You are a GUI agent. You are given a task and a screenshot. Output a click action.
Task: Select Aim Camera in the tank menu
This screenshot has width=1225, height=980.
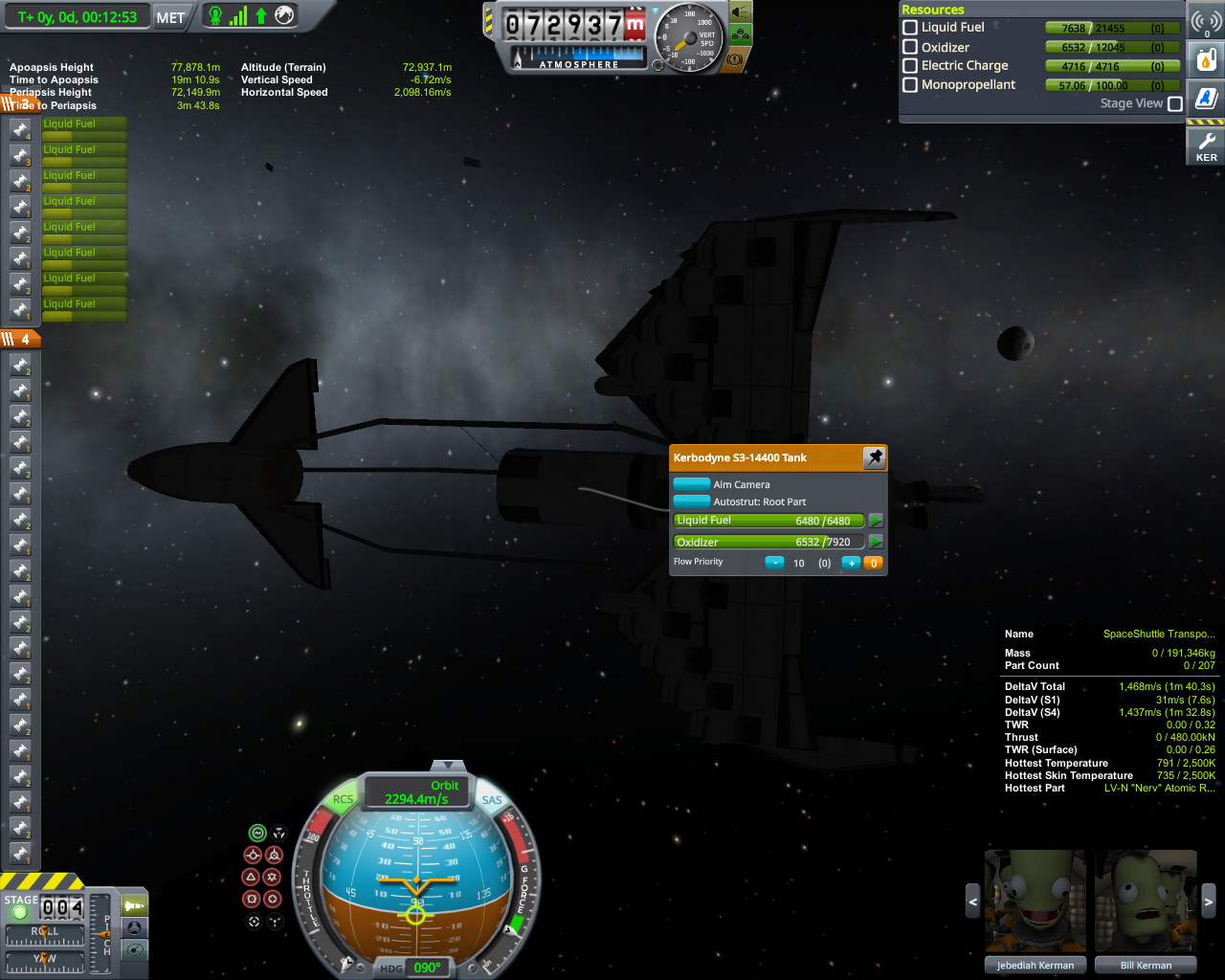[692, 484]
